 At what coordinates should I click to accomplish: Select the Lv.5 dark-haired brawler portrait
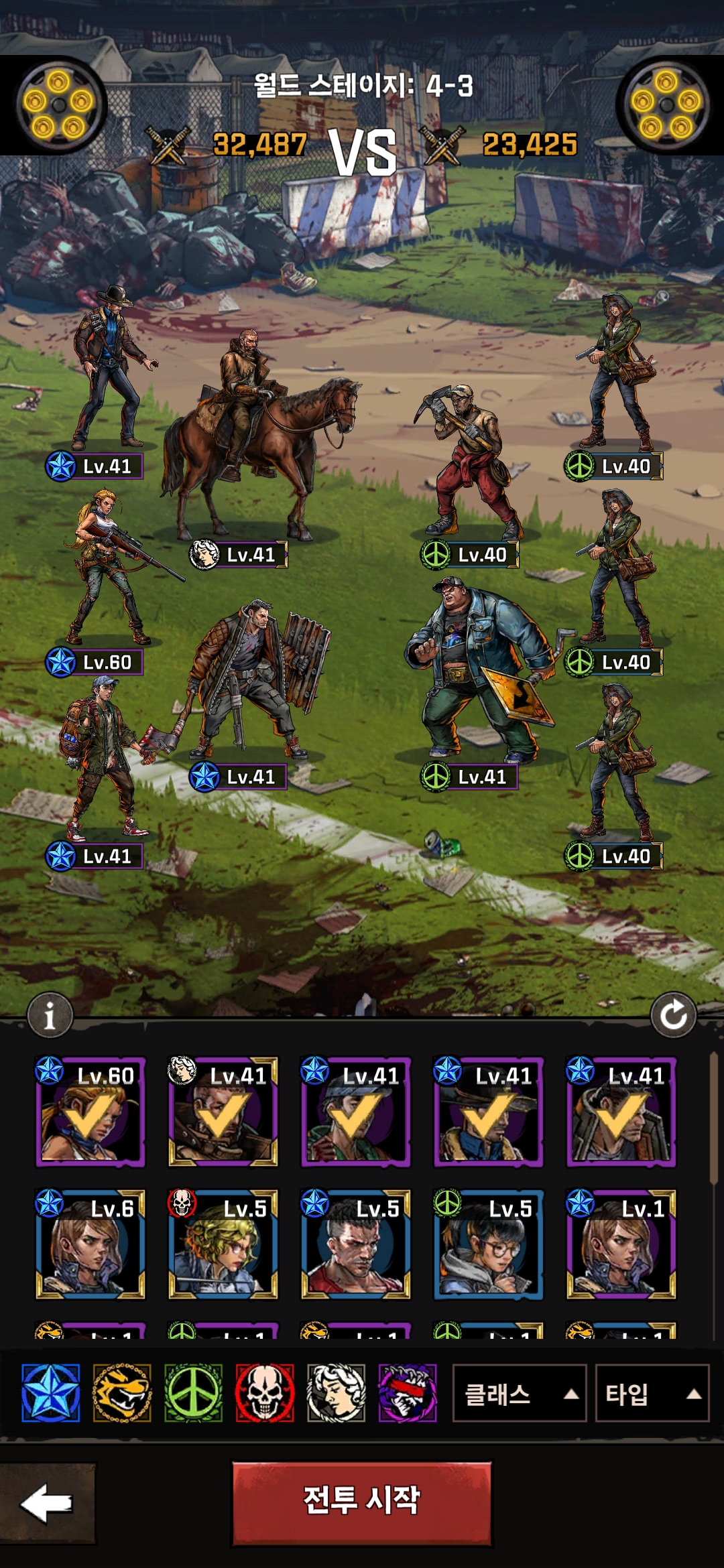355,1245
